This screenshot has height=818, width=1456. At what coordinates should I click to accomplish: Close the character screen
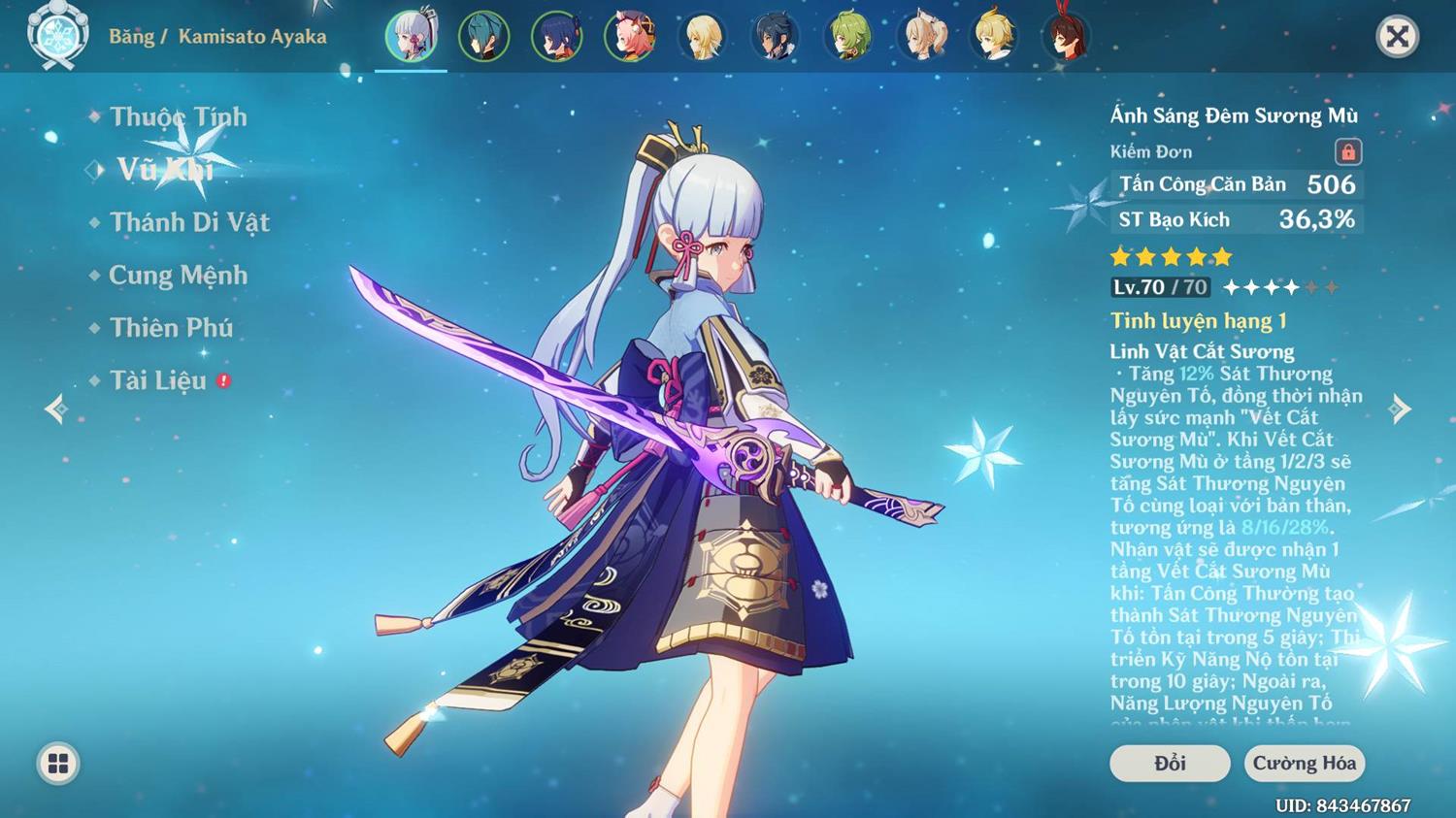tap(1397, 37)
